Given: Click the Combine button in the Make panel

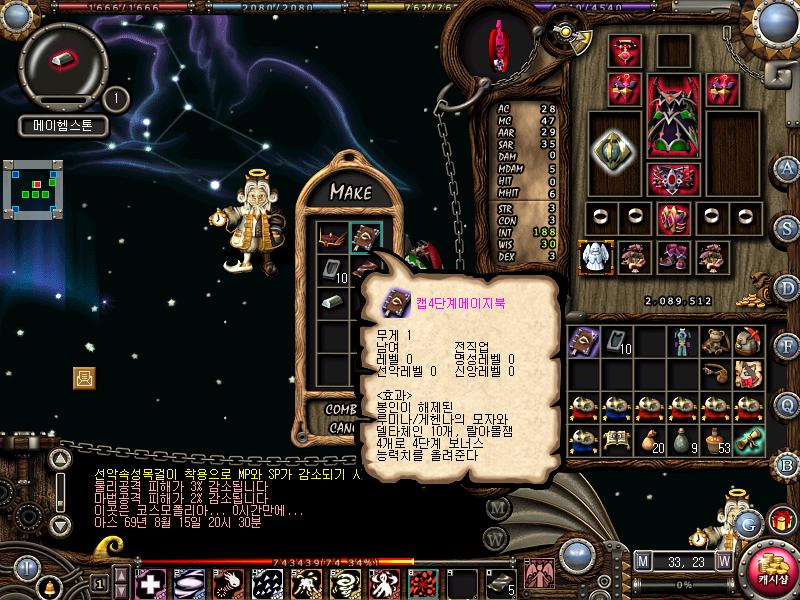Looking at the screenshot, I should tap(343, 409).
